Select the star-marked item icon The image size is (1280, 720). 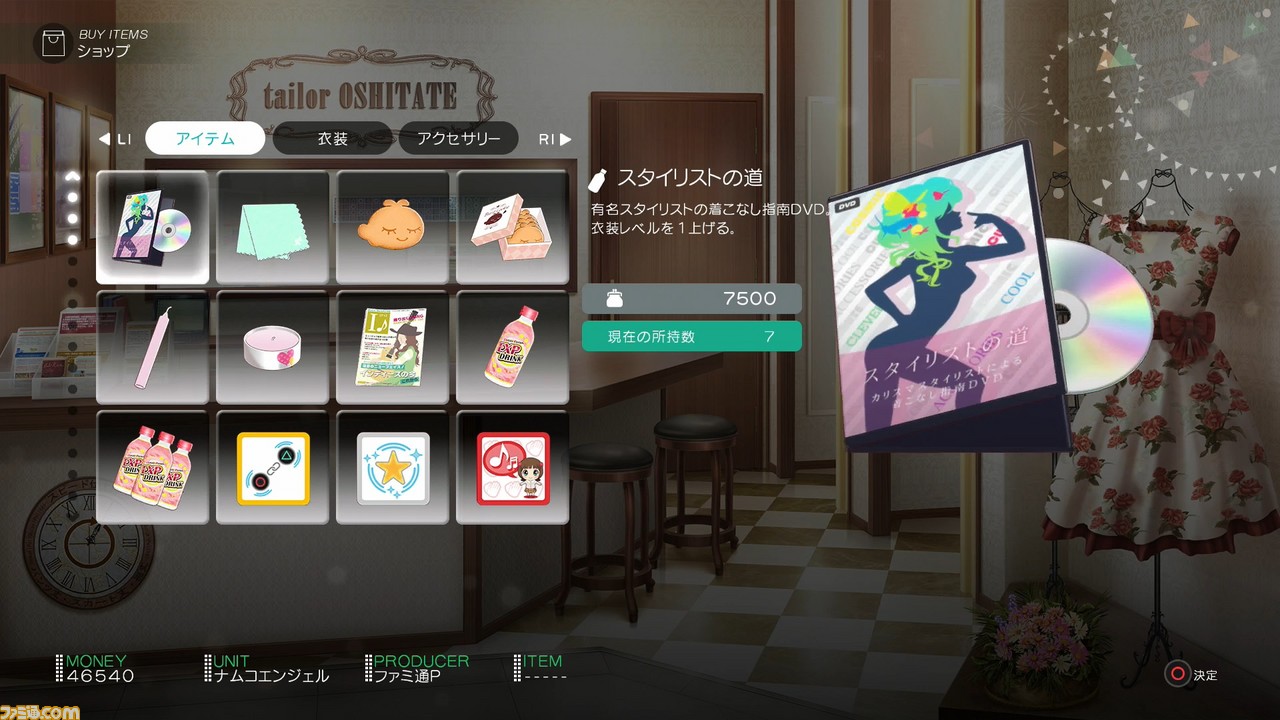tap(392, 467)
